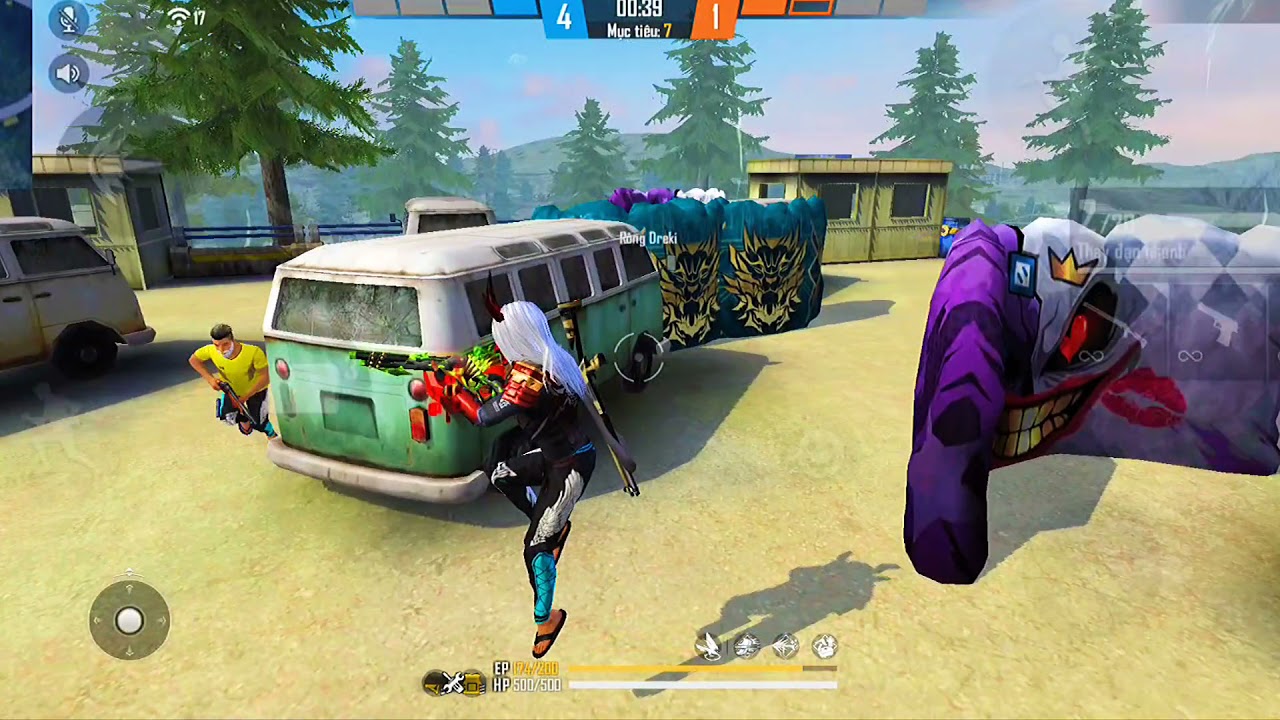This screenshot has width=1280, height=720.
Task: Toggle the speaker sound button
Action: click(x=68, y=73)
